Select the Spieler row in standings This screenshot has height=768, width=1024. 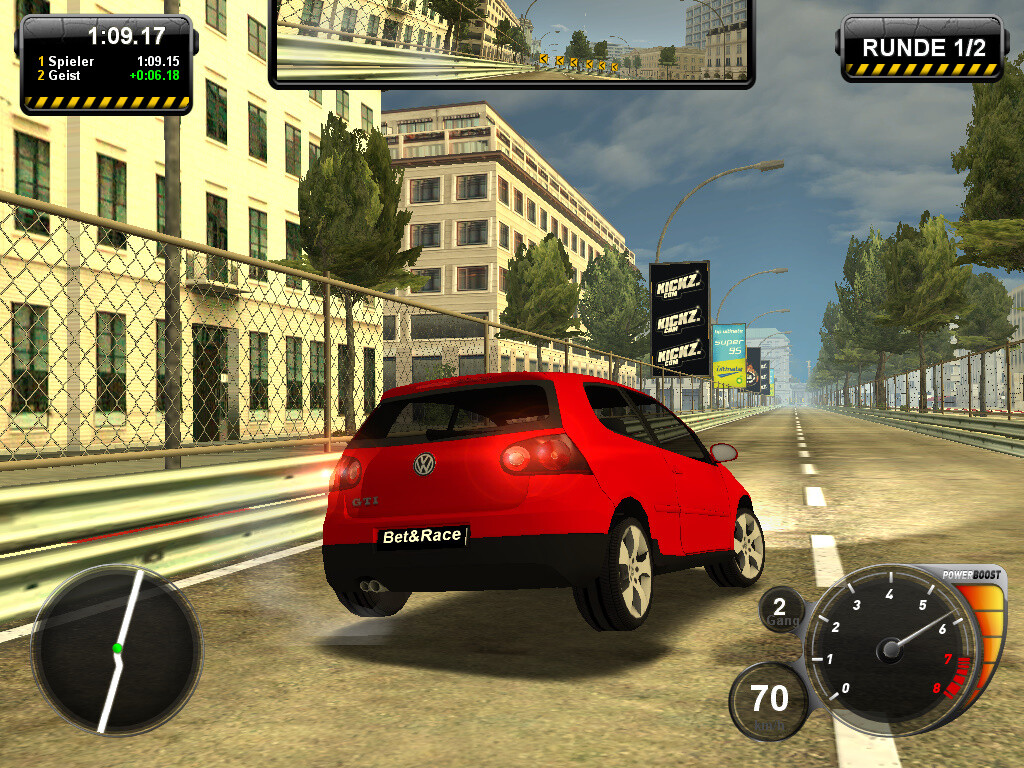click(105, 61)
